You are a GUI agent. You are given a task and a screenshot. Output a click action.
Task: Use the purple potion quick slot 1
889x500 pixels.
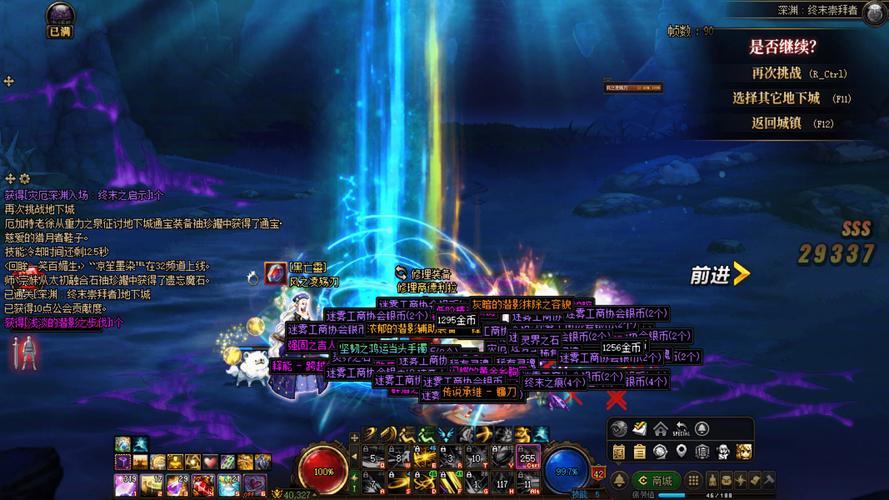(x=126, y=484)
